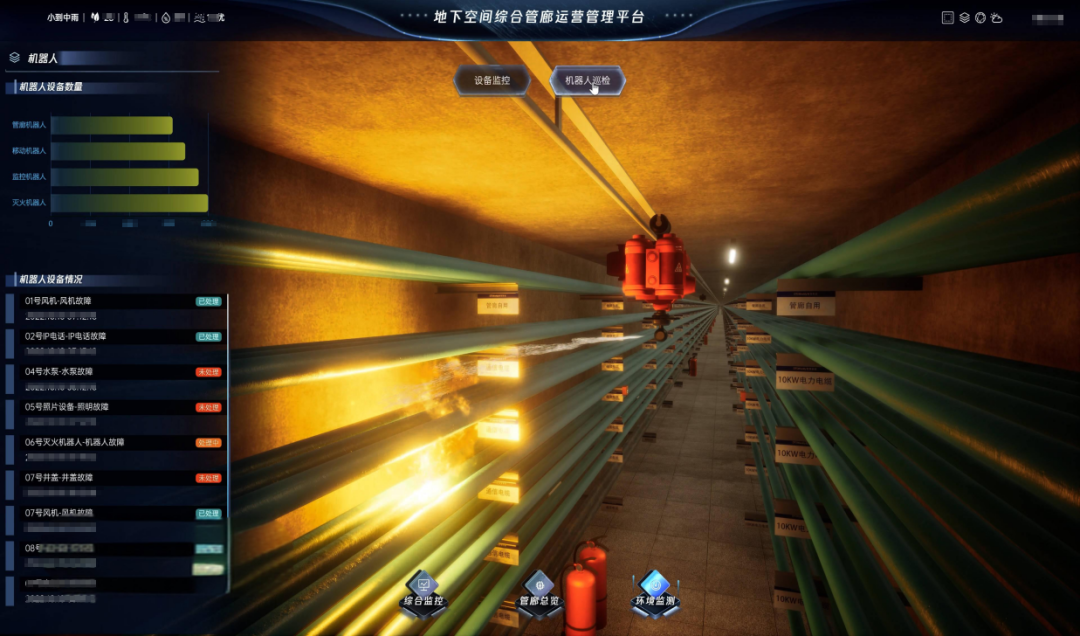Click the 机器人 panel layers icon

[x=14, y=58]
